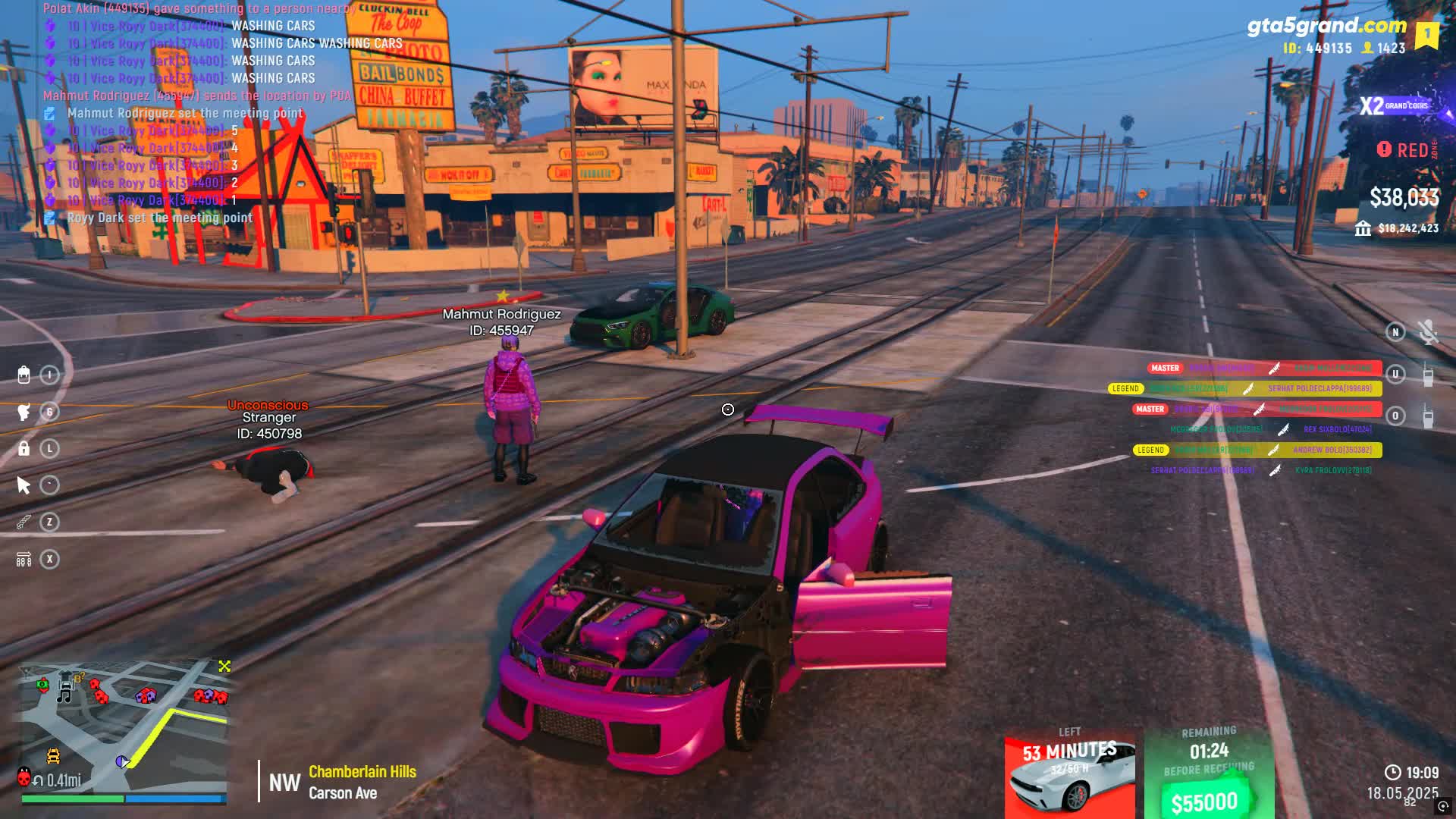Toggle the padlock vehicle lock icon
This screenshot has width=1456, height=819.
coord(24,448)
